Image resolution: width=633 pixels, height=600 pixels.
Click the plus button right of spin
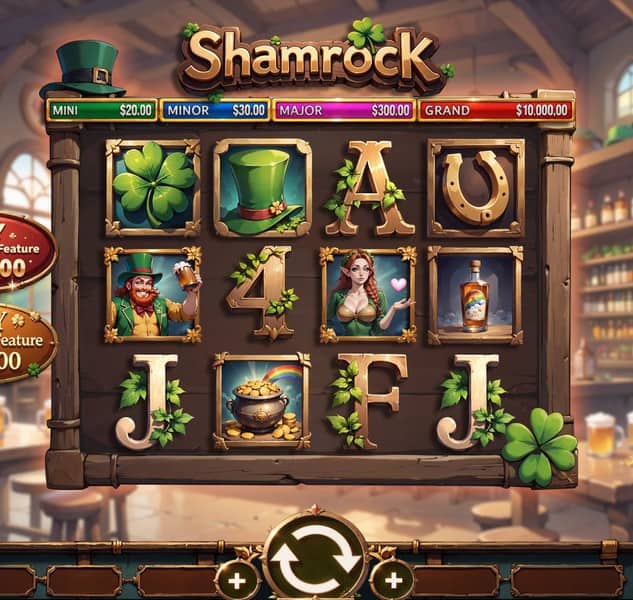point(392,579)
